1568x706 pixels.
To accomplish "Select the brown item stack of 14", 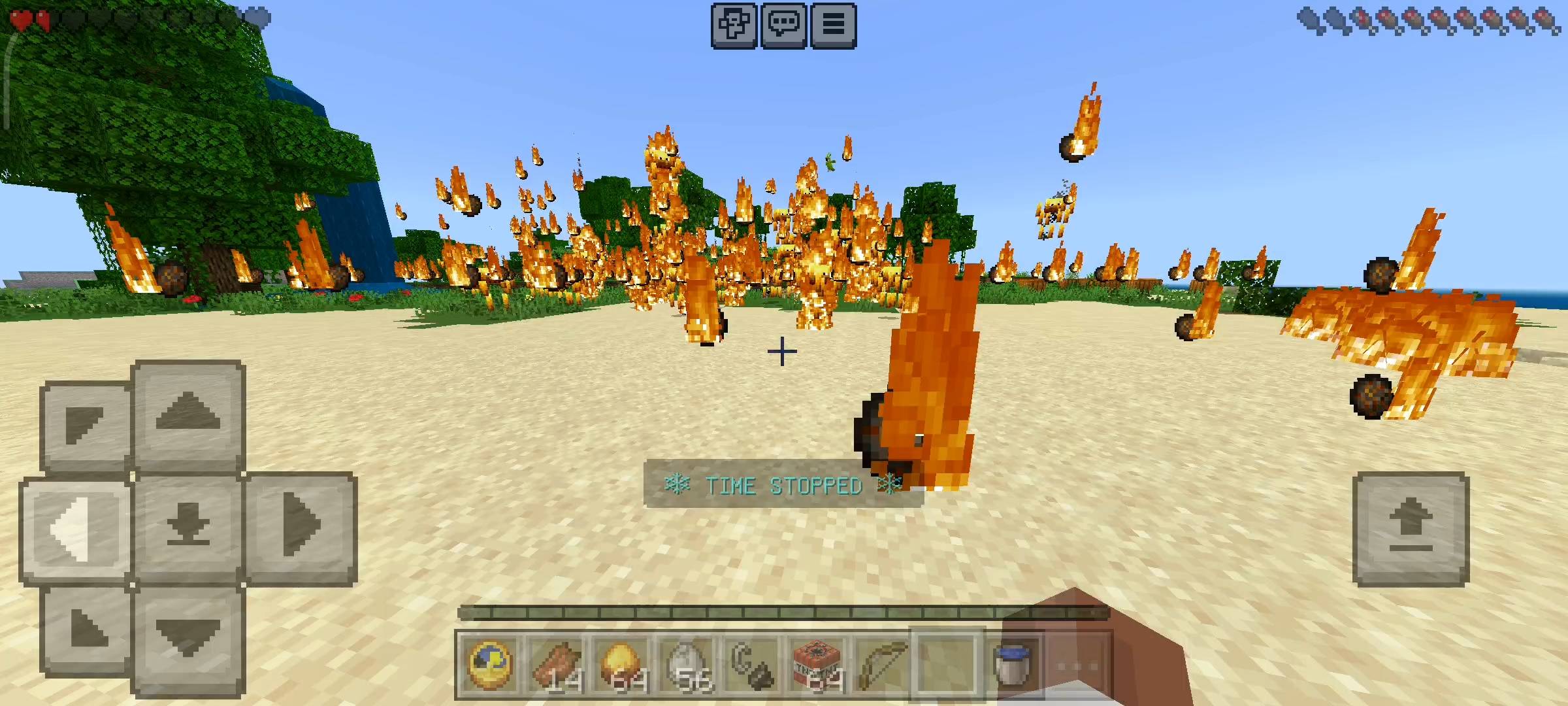I will [556, 665].
